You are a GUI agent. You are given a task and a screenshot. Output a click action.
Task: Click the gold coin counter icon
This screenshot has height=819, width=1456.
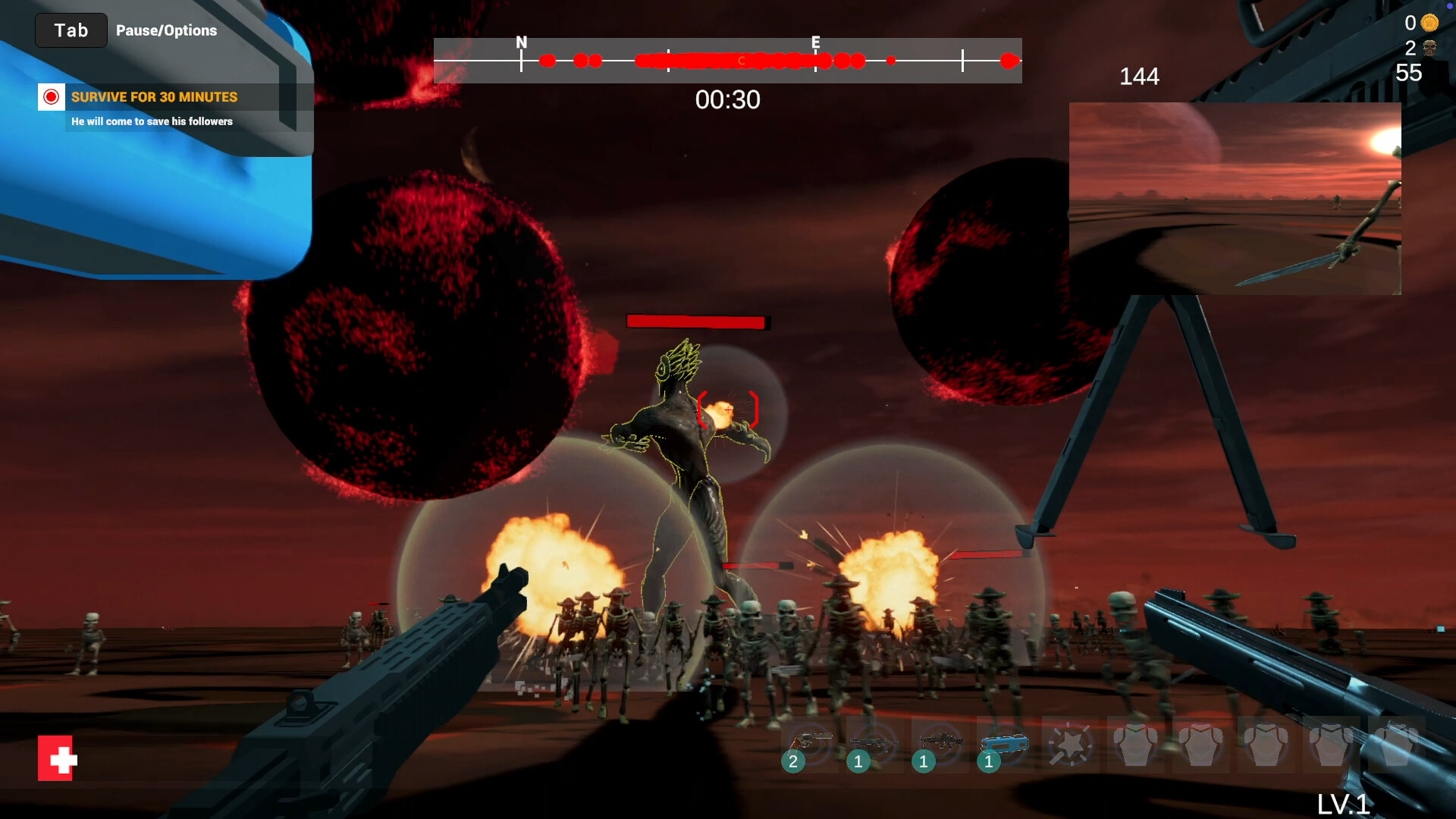tap(1429, 23)
